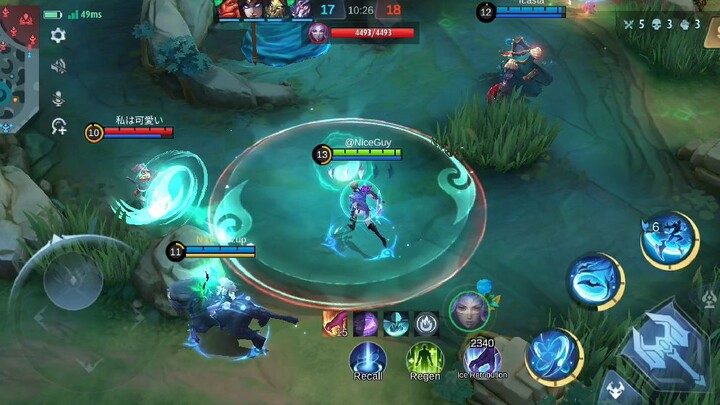Screen dimensions: 720x405
Task: Cast the blue crescent swirl skill
Action: pyautogui.click(x=596, y=281)
